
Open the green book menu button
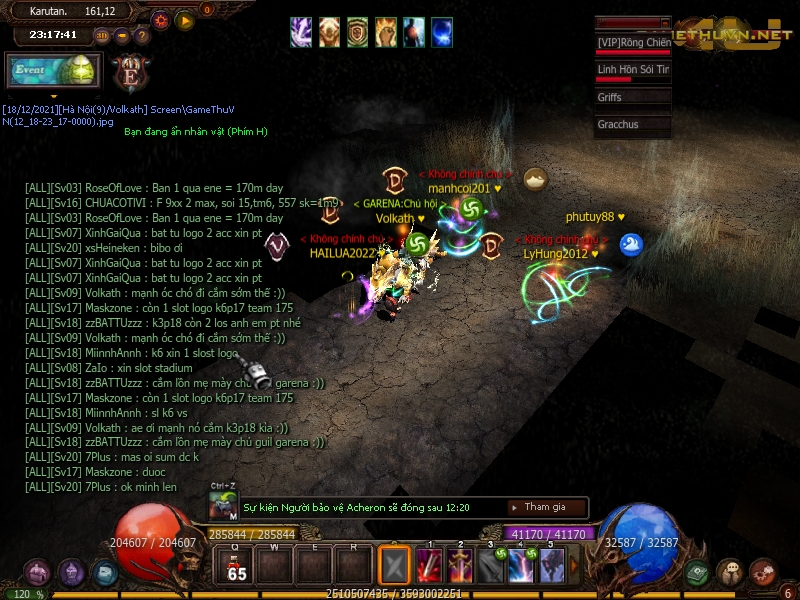pos(699,572)
